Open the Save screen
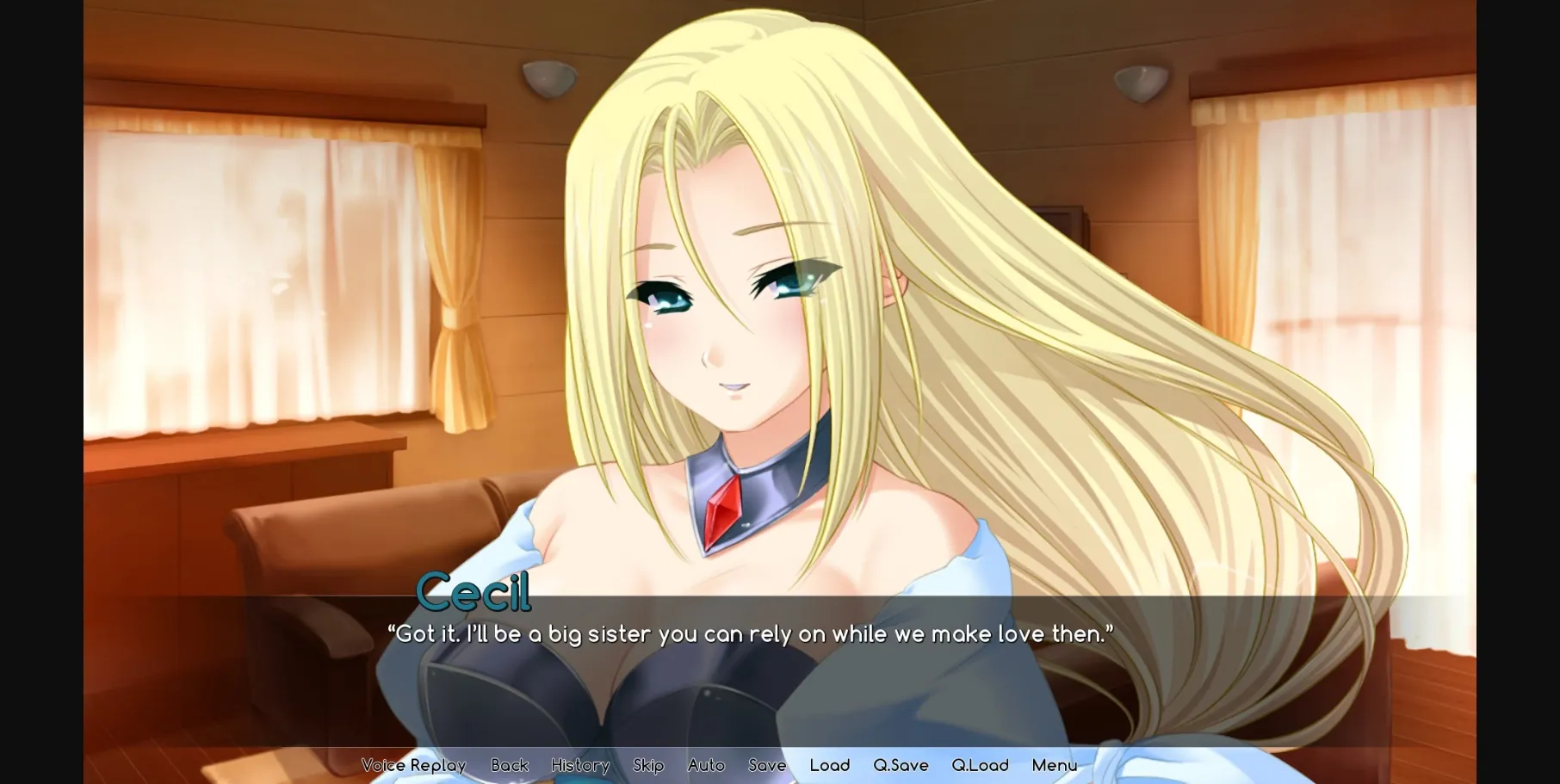Image resolution: width=1560 pixels, height=784 pixels. click(765, 764)
